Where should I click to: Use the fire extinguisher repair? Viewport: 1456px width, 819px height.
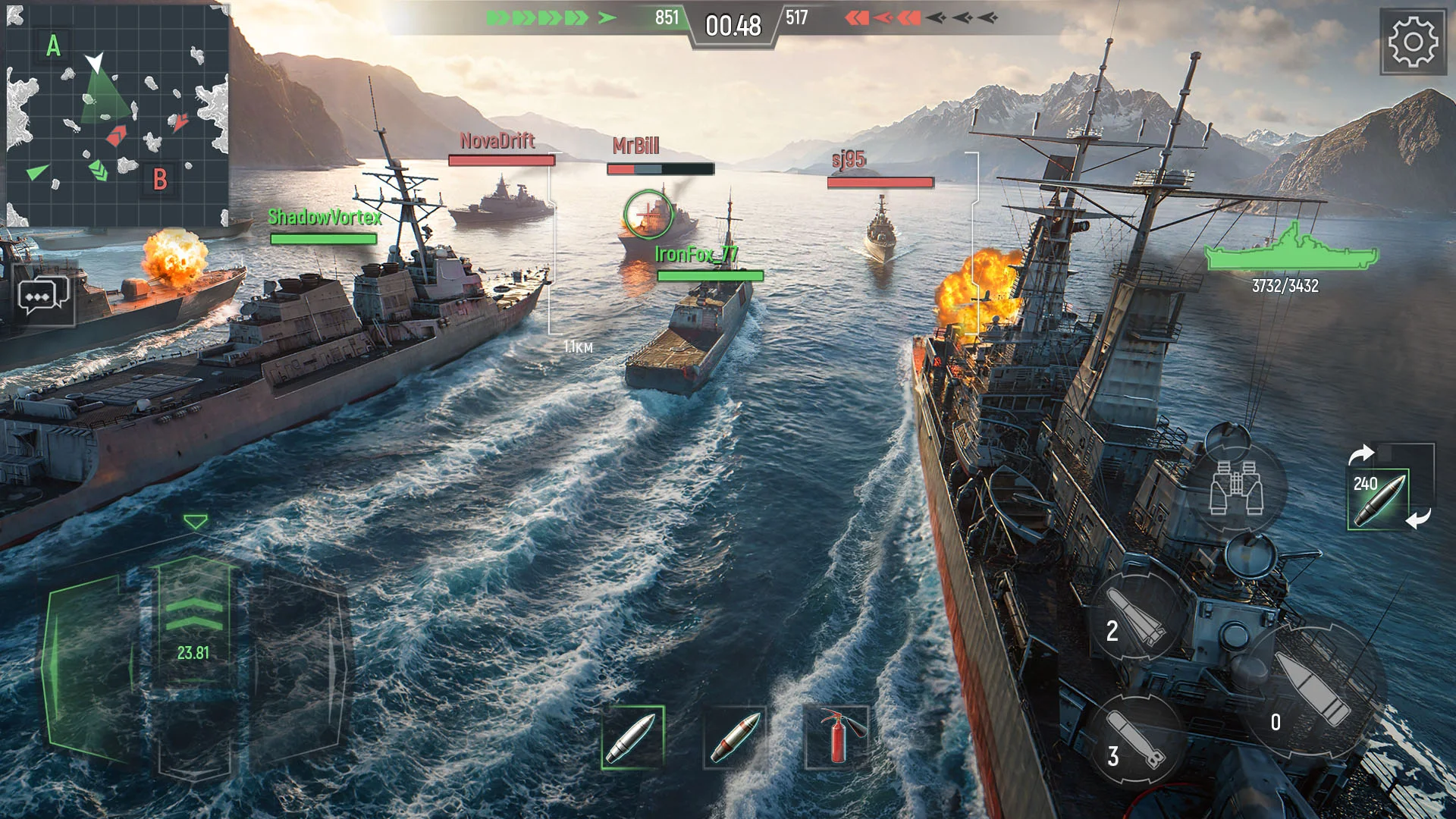(x=836, y=737)
